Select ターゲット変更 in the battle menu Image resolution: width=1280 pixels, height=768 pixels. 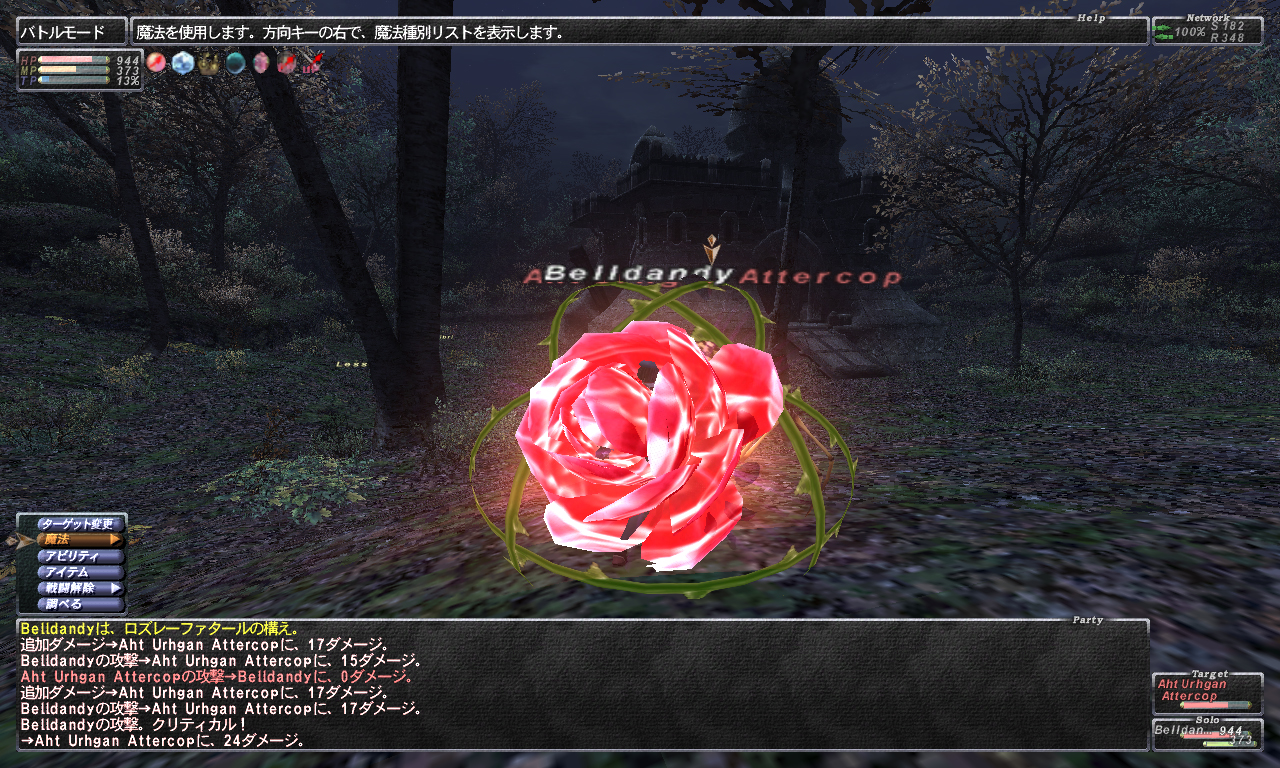80,524
